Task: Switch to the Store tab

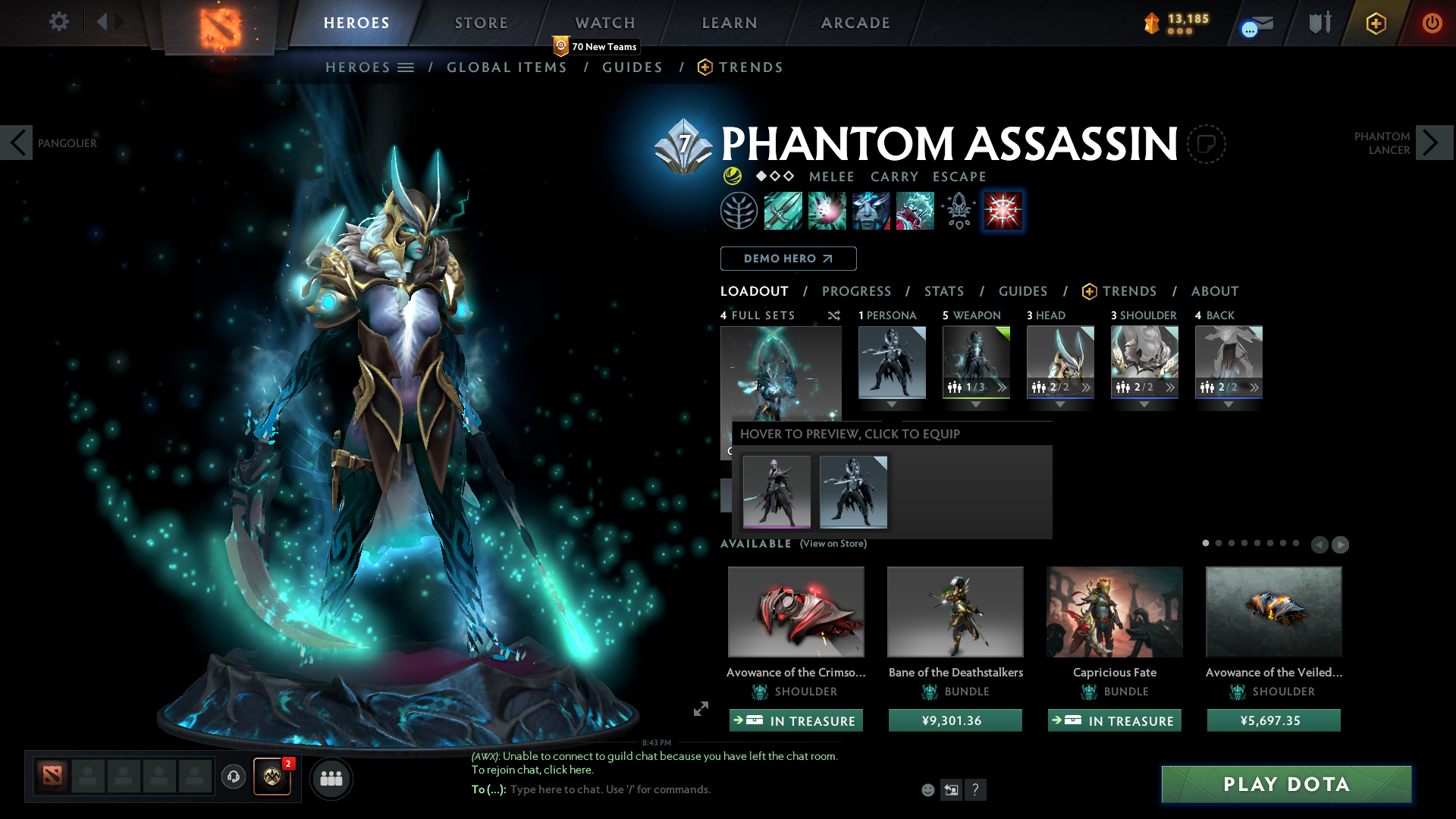Action: click(x=482, y=23)
